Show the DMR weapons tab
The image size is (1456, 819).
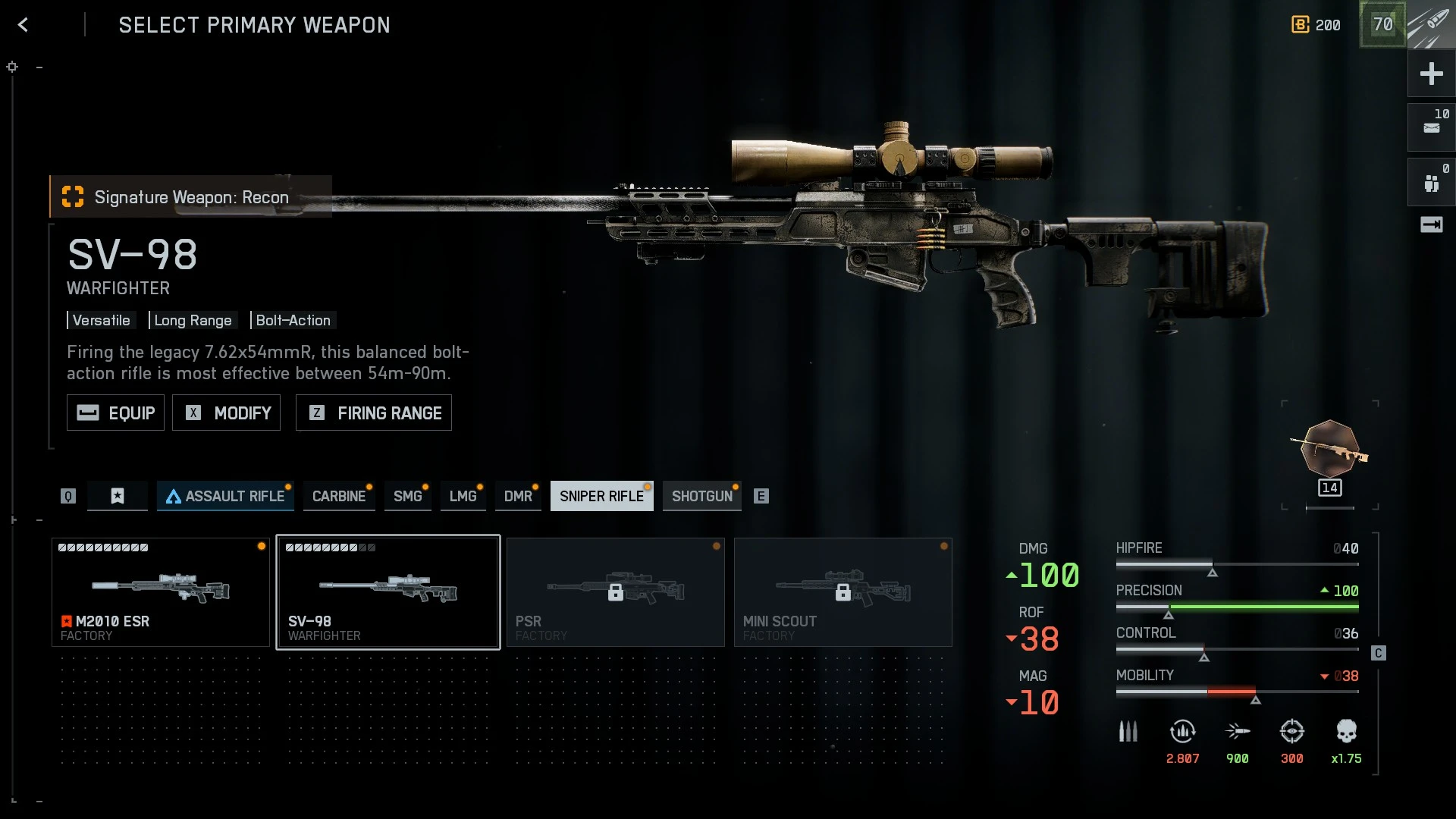(518, 496)
